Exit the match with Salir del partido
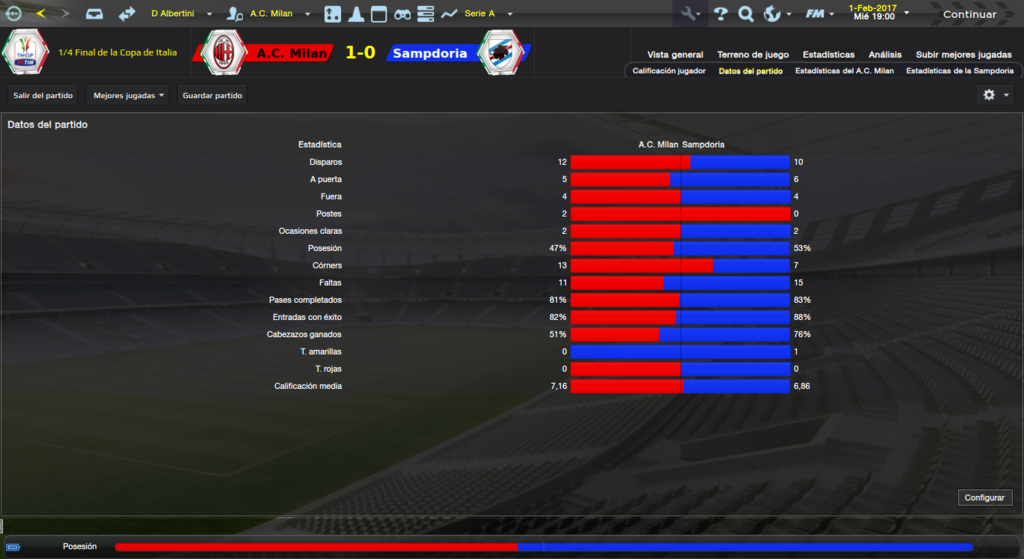Image resolution: width=1024 pixels, height=559 pixels. point(43,95)
